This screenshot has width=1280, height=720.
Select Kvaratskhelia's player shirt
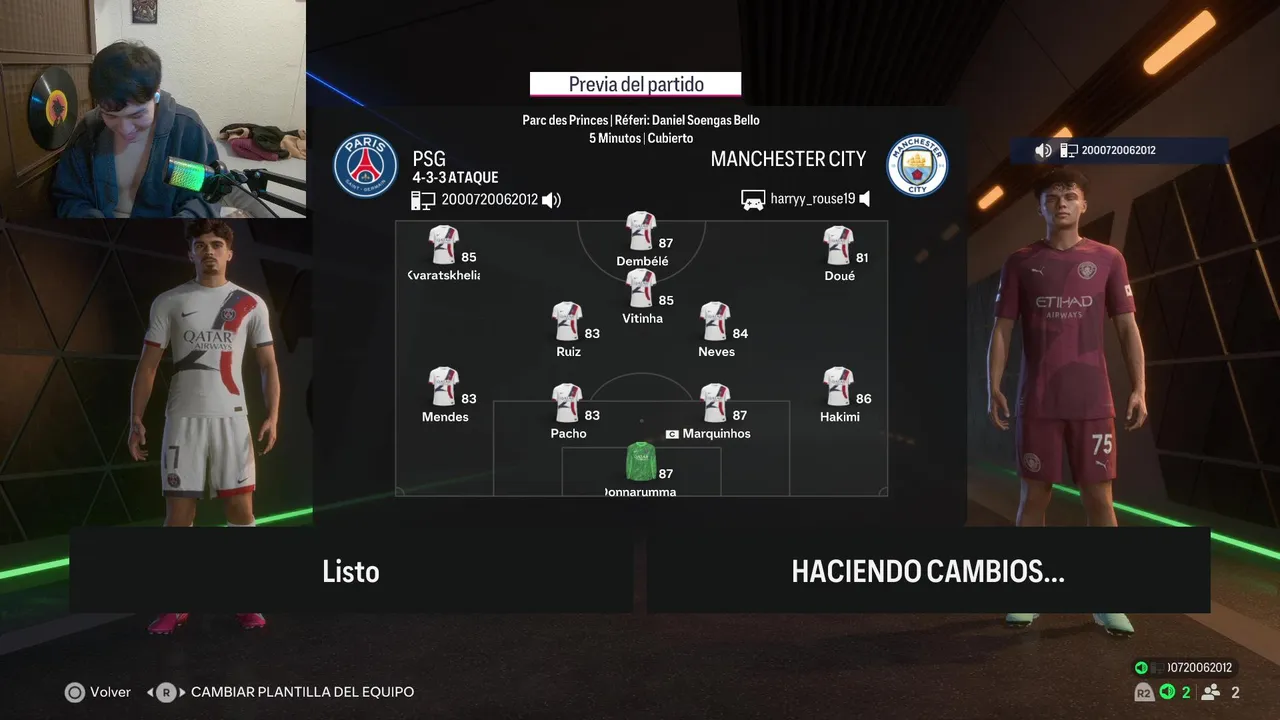[443, 245]
